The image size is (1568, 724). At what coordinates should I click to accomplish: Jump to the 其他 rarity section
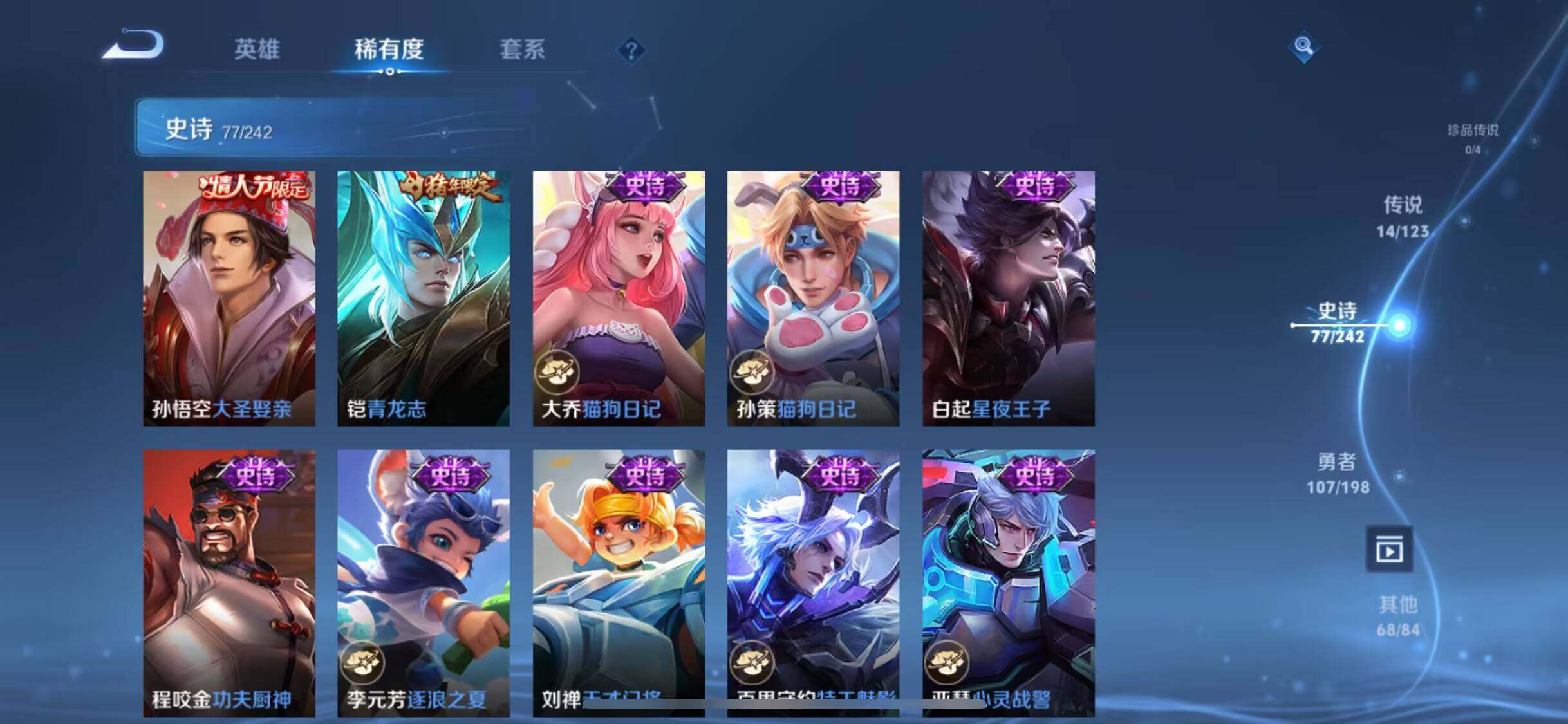pyautogui.click(x=1398, y=616)
